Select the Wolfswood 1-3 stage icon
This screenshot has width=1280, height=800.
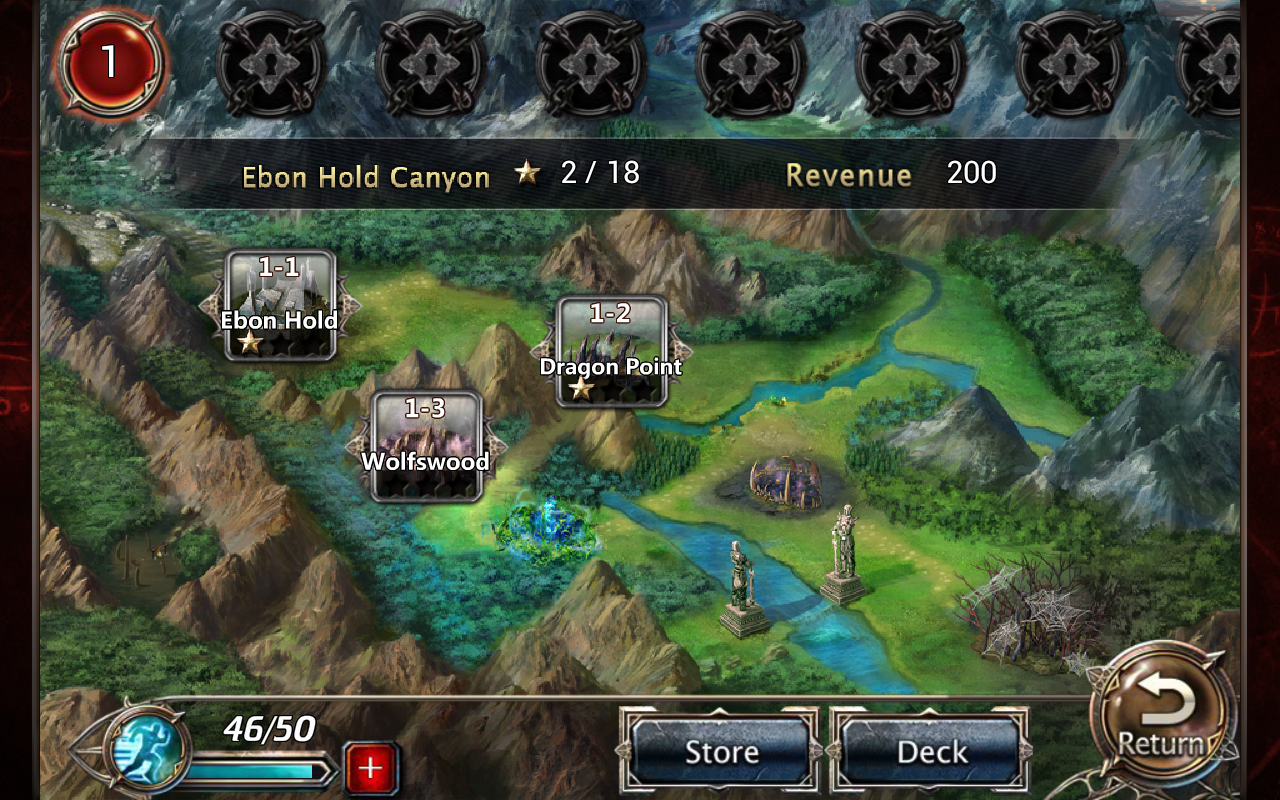coord(428,445)
